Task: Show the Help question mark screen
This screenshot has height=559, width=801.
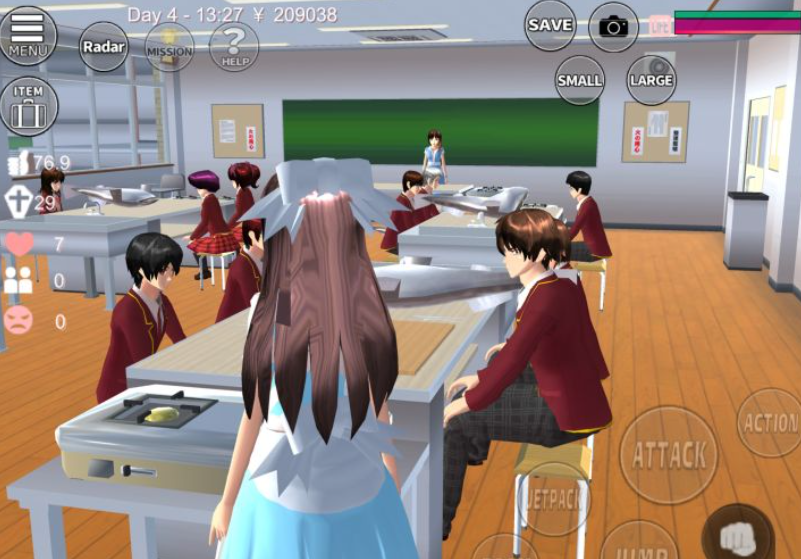Action: 235,46
